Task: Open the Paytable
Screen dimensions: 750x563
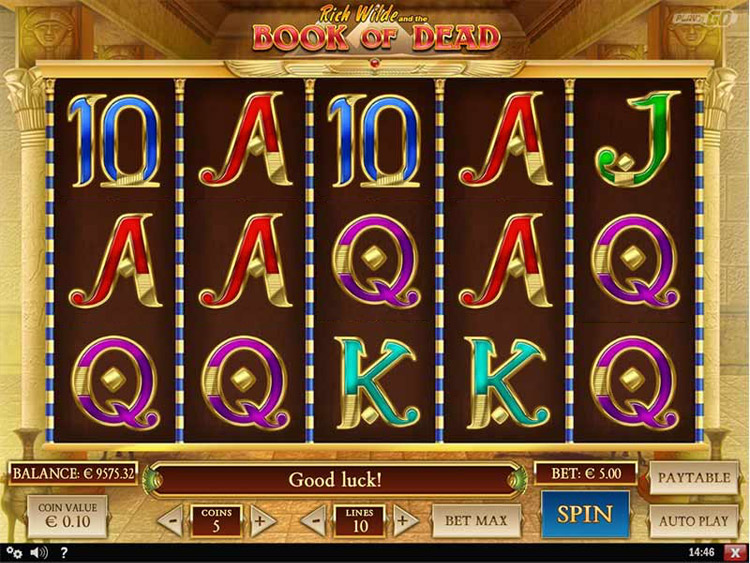Action: (693, 478)
